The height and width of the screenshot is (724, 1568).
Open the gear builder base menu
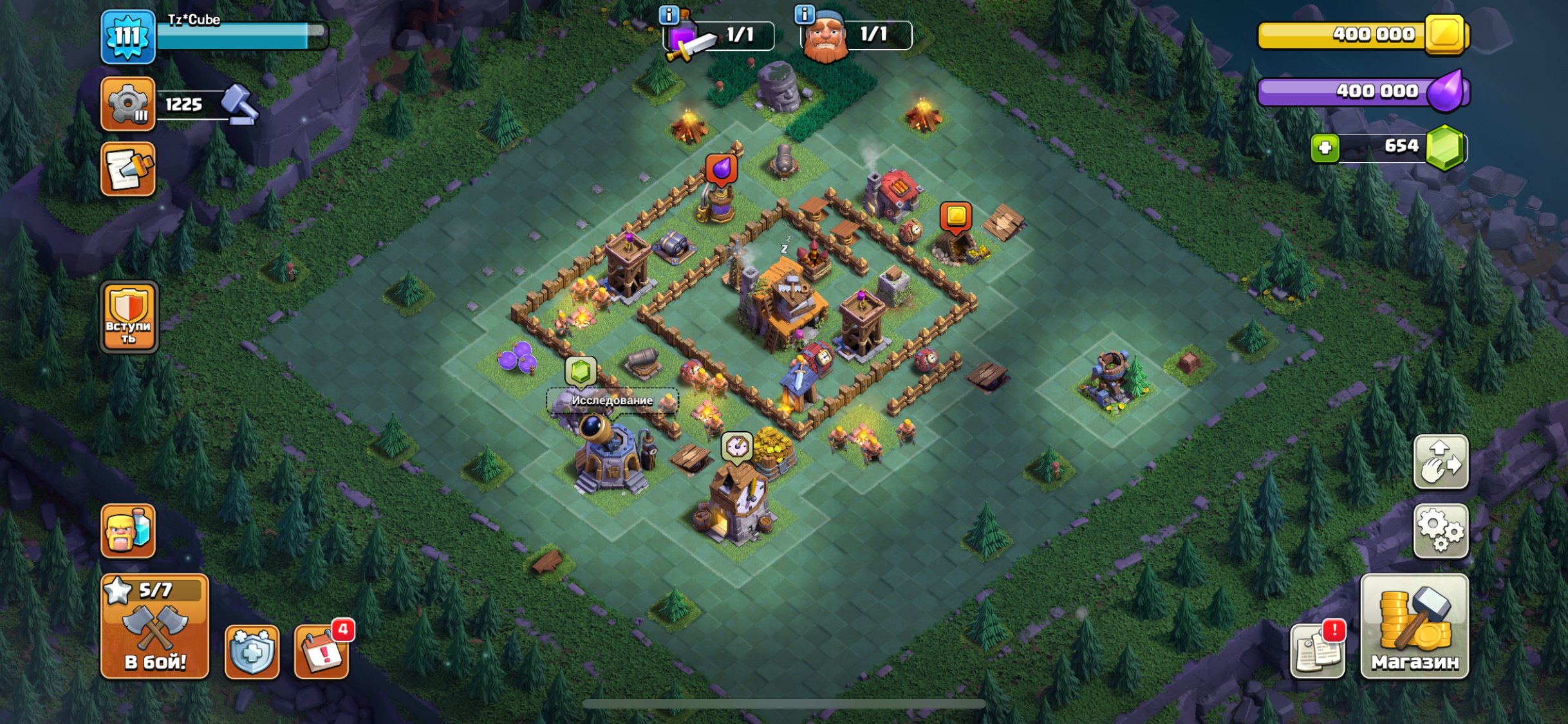coord(128,104)
